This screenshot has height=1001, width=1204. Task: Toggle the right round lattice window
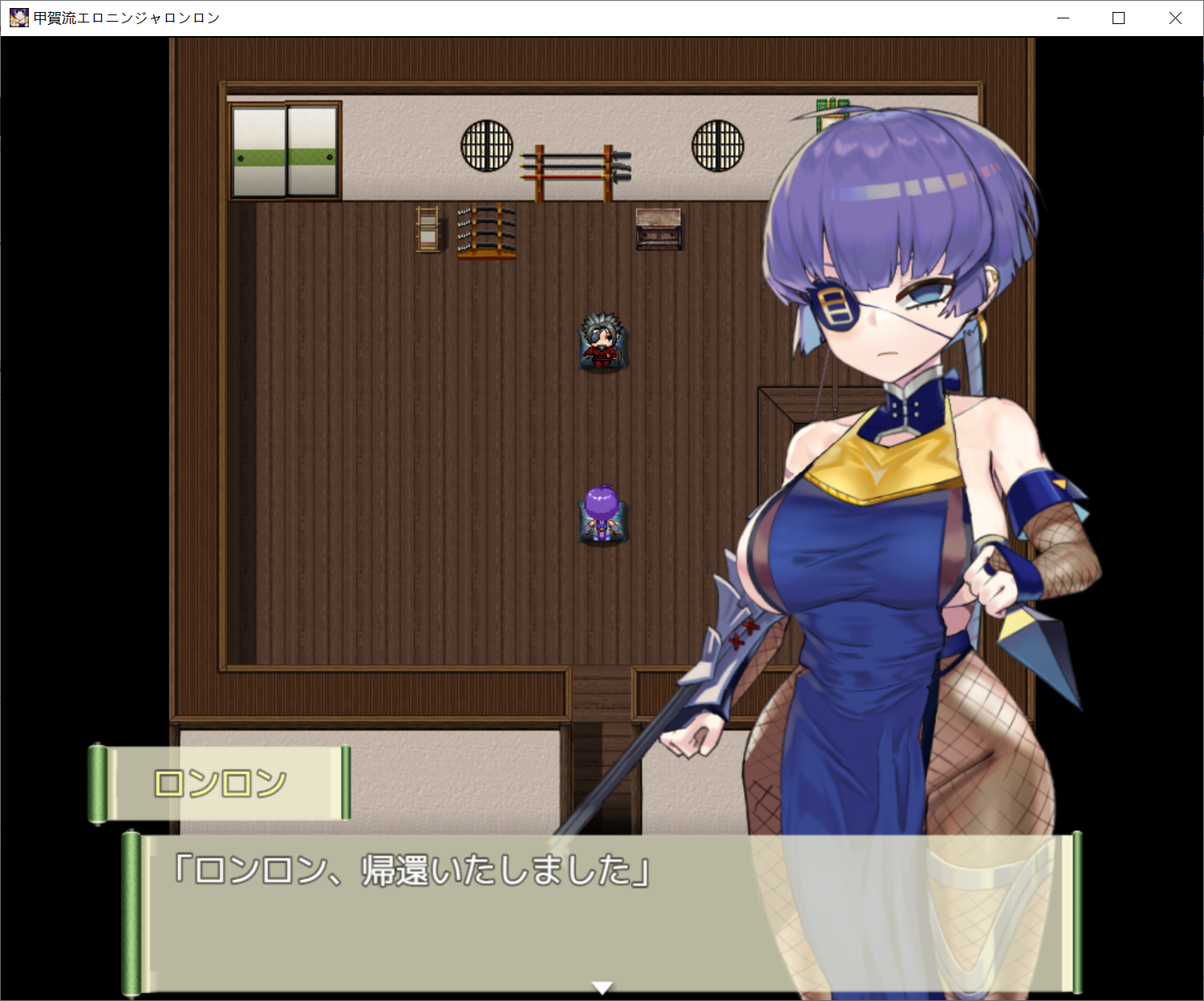click(716, 144)
